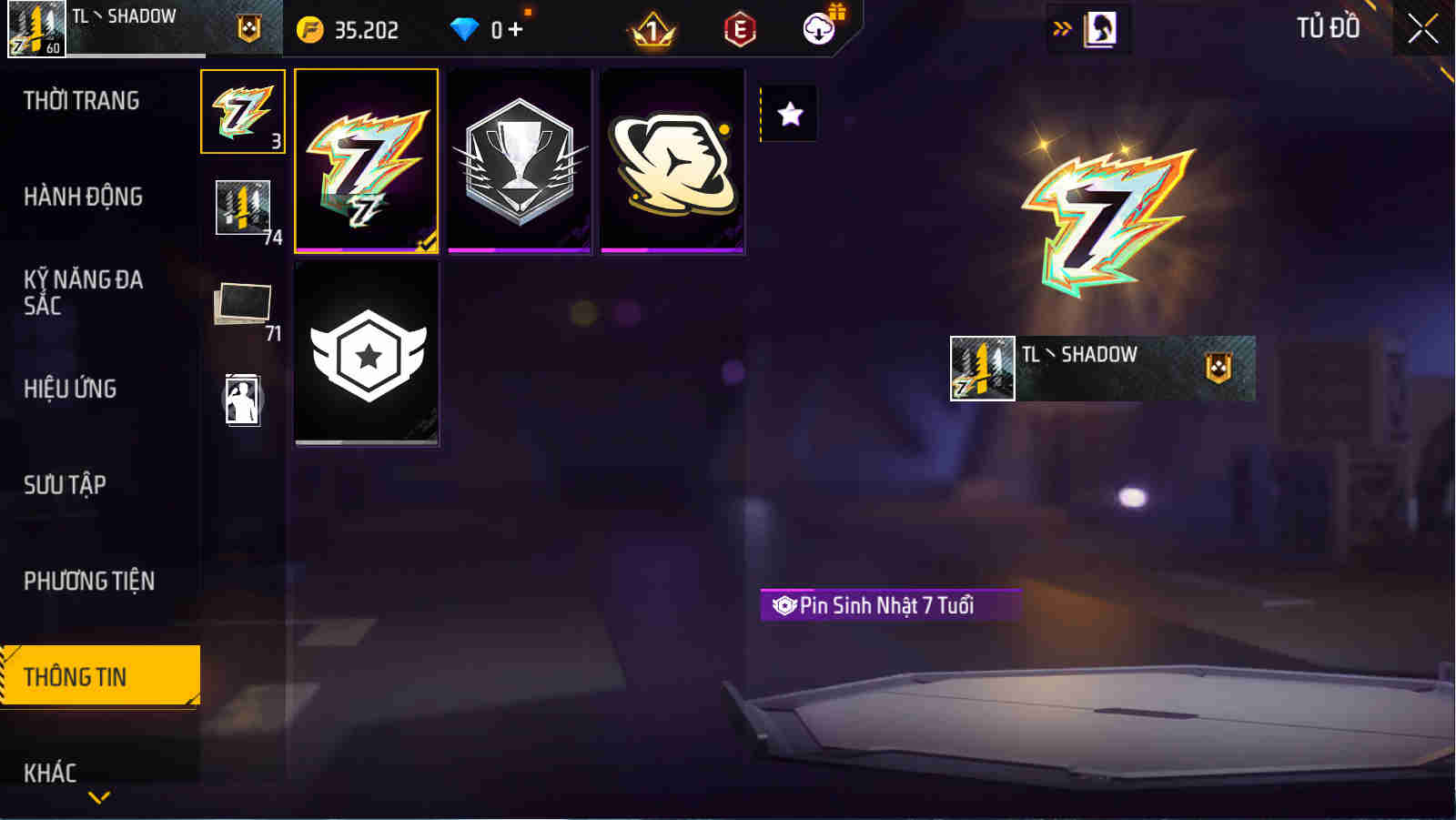Viewport: 1456px width, 820px height.
Task: Select the HIỆU ỨNG menu item
Action: click(70, 389)
